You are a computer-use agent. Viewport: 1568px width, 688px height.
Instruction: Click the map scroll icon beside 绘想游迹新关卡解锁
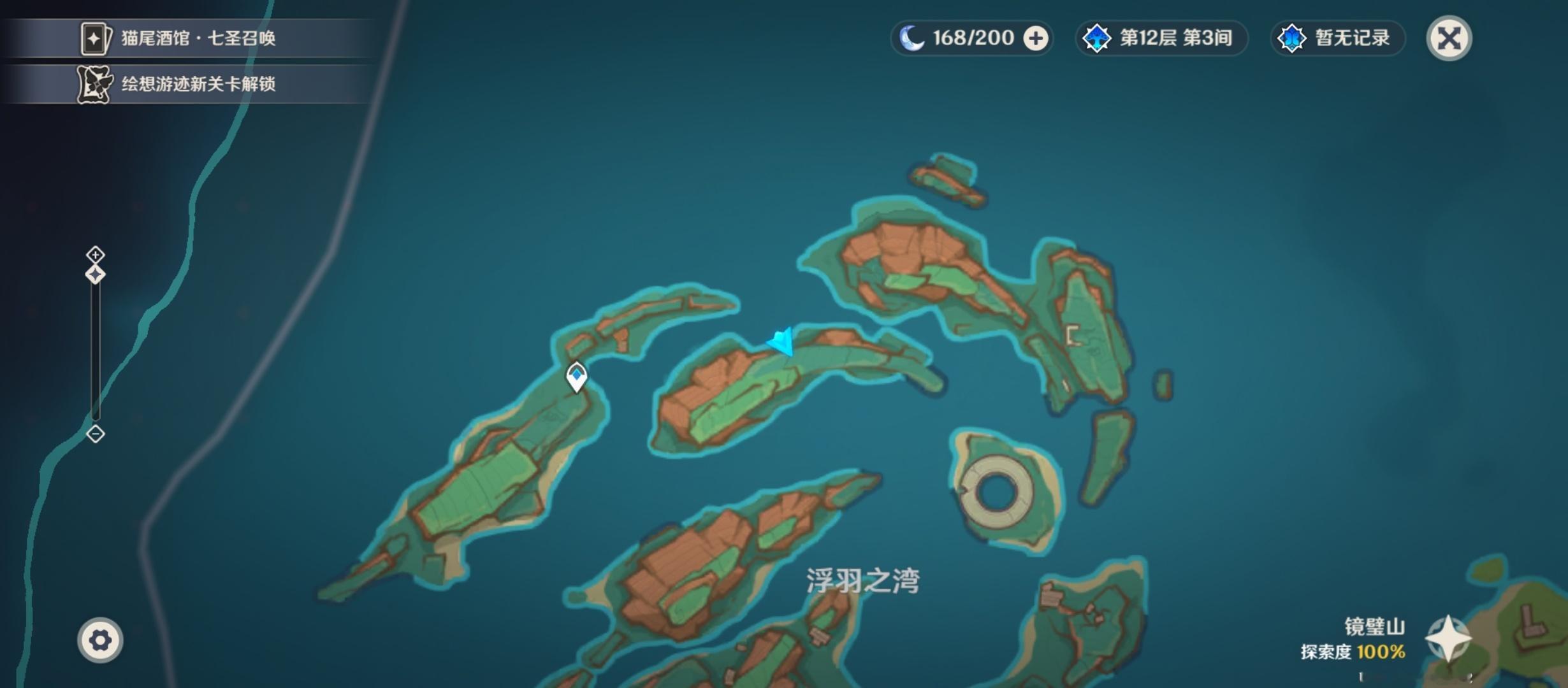point(94,83)
